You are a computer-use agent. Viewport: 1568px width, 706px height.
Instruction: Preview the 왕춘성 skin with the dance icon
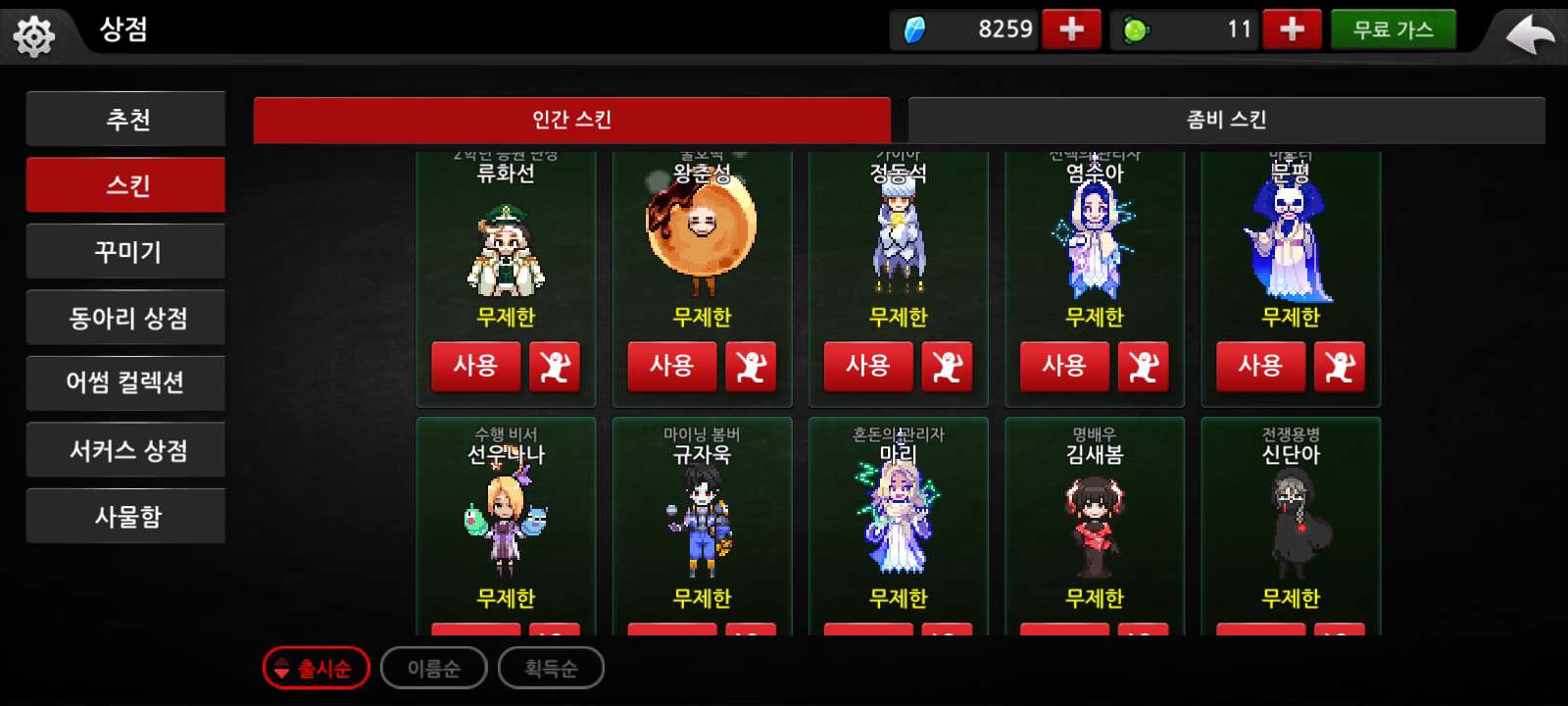pos(753,367)
